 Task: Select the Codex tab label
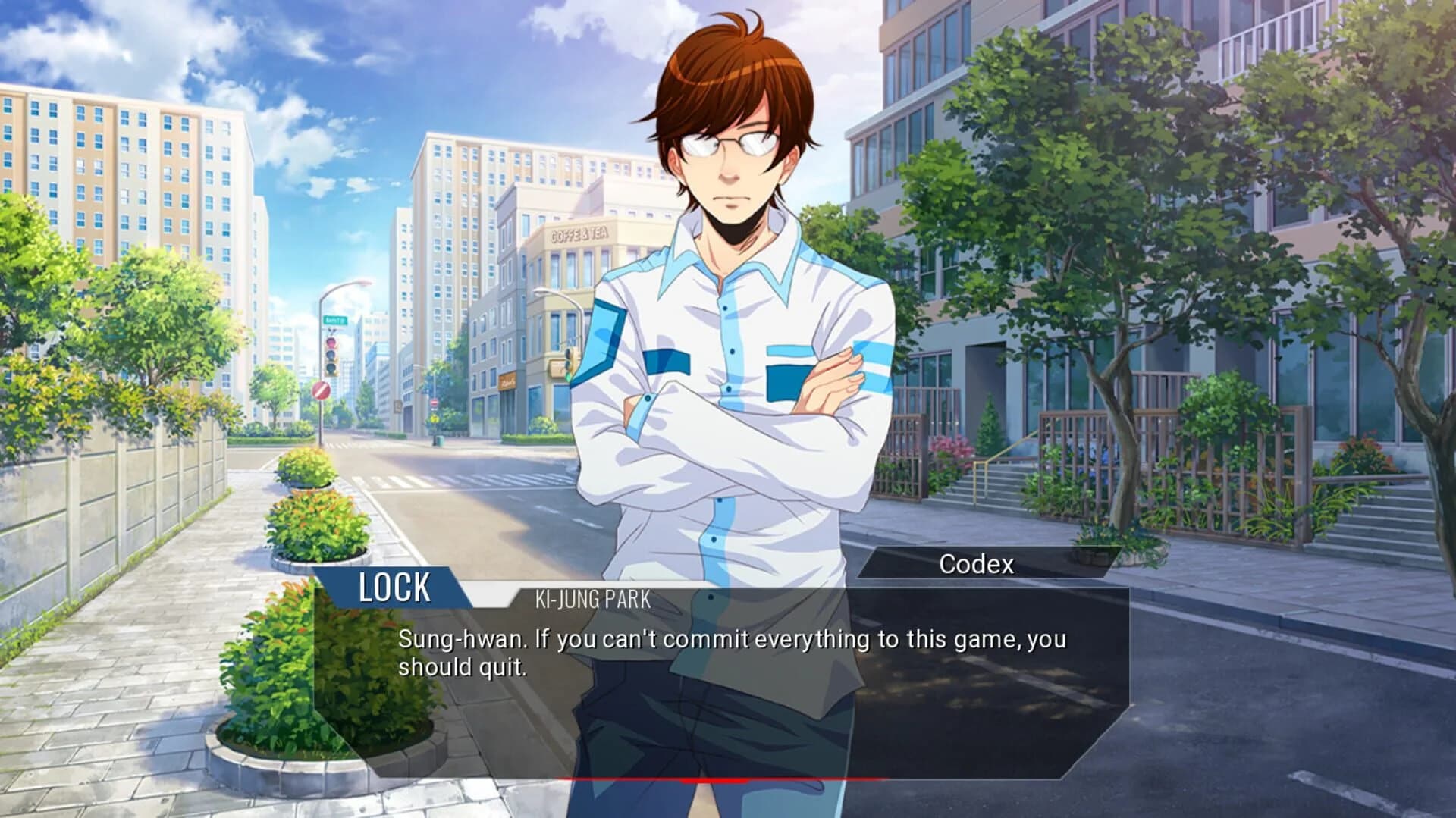[977, 564]
